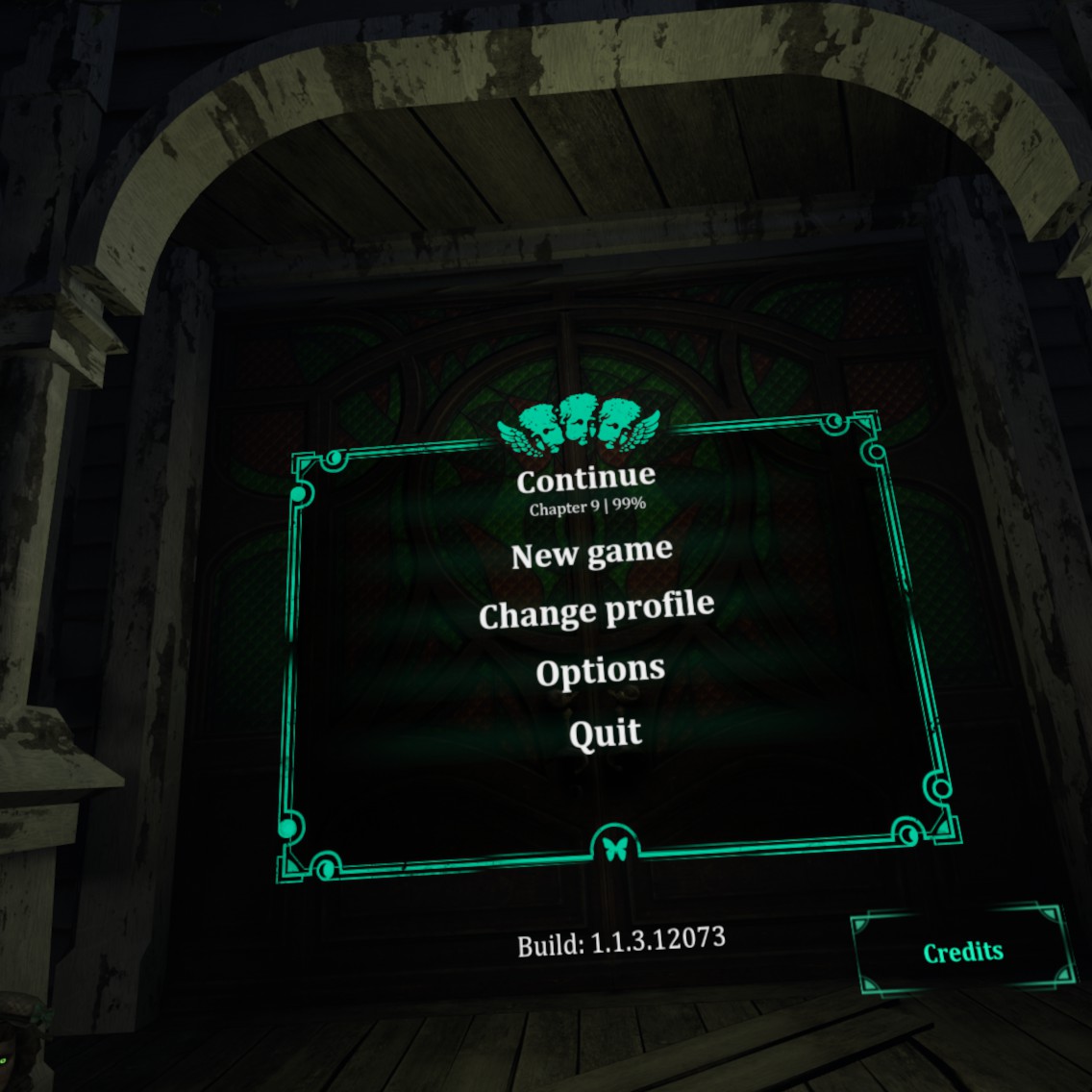The width and height of the screenshot is (1092, 1092).
Task: Select Quit to exit the game
Action: (x=605, y=734)
